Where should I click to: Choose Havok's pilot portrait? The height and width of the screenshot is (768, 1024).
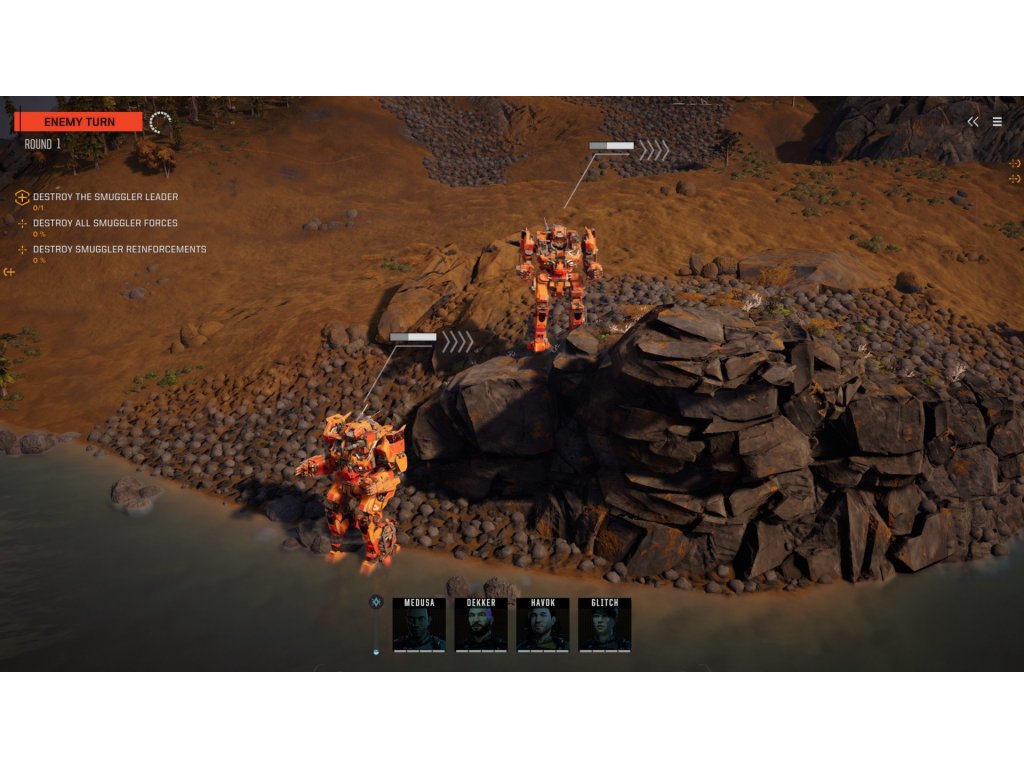[x=543, y=626]
